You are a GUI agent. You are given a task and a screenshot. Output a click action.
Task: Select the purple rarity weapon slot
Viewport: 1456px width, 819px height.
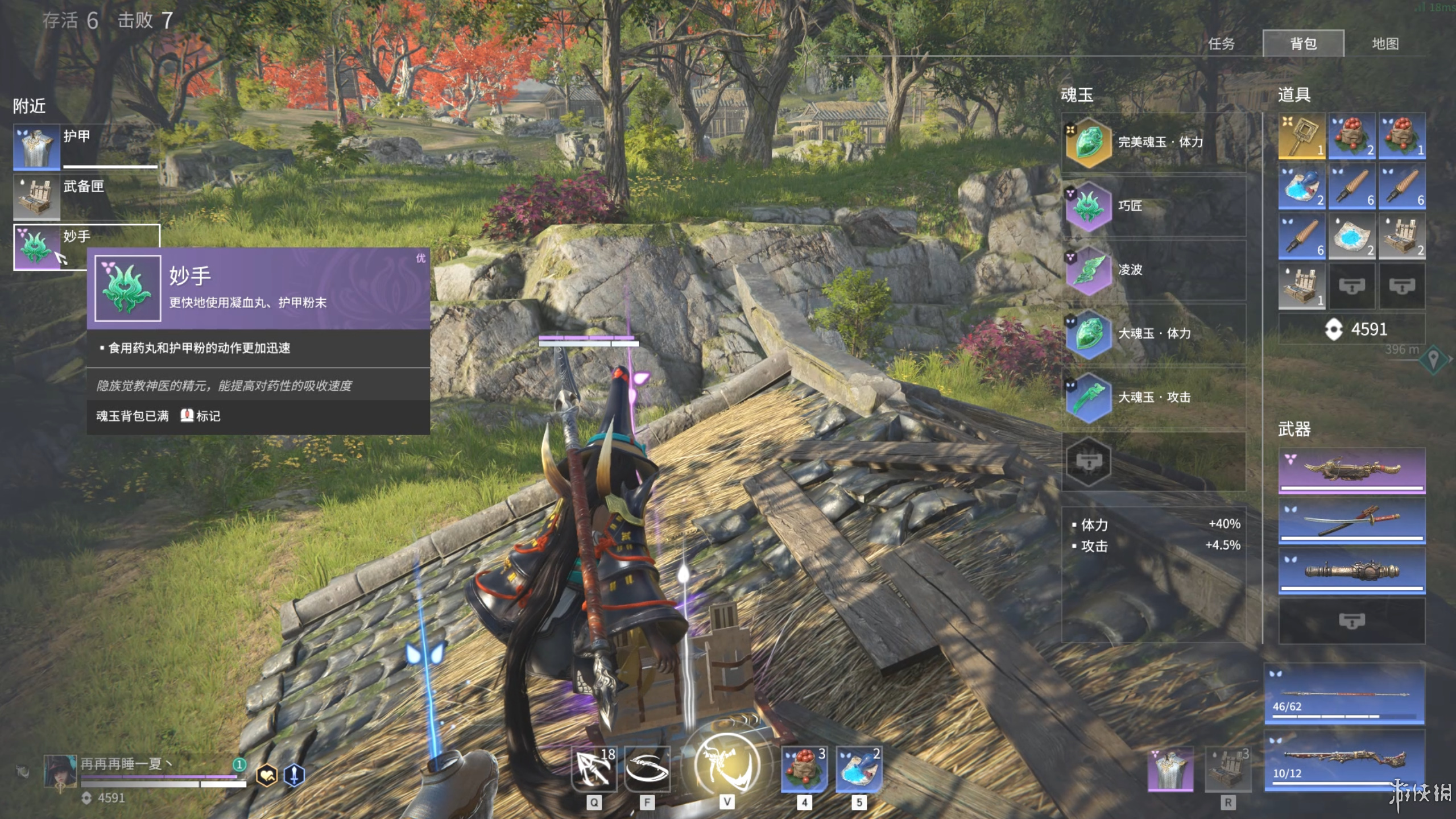pos(1351,470)
